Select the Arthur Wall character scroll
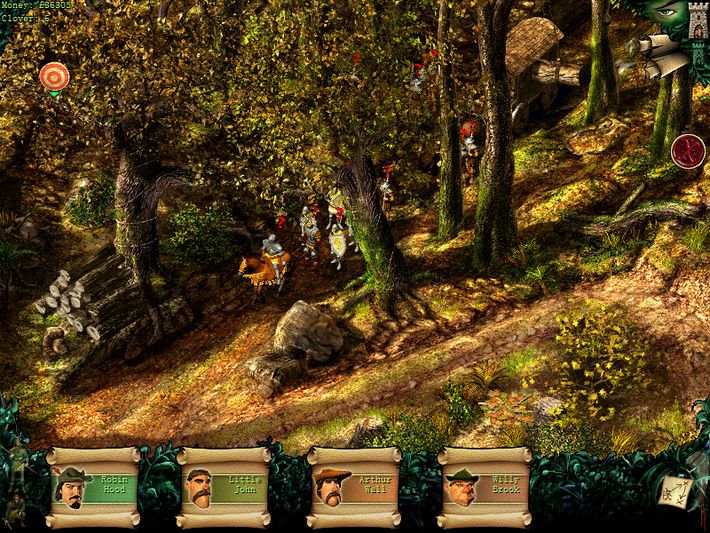 pyautogui.click(x=354, y=487)
